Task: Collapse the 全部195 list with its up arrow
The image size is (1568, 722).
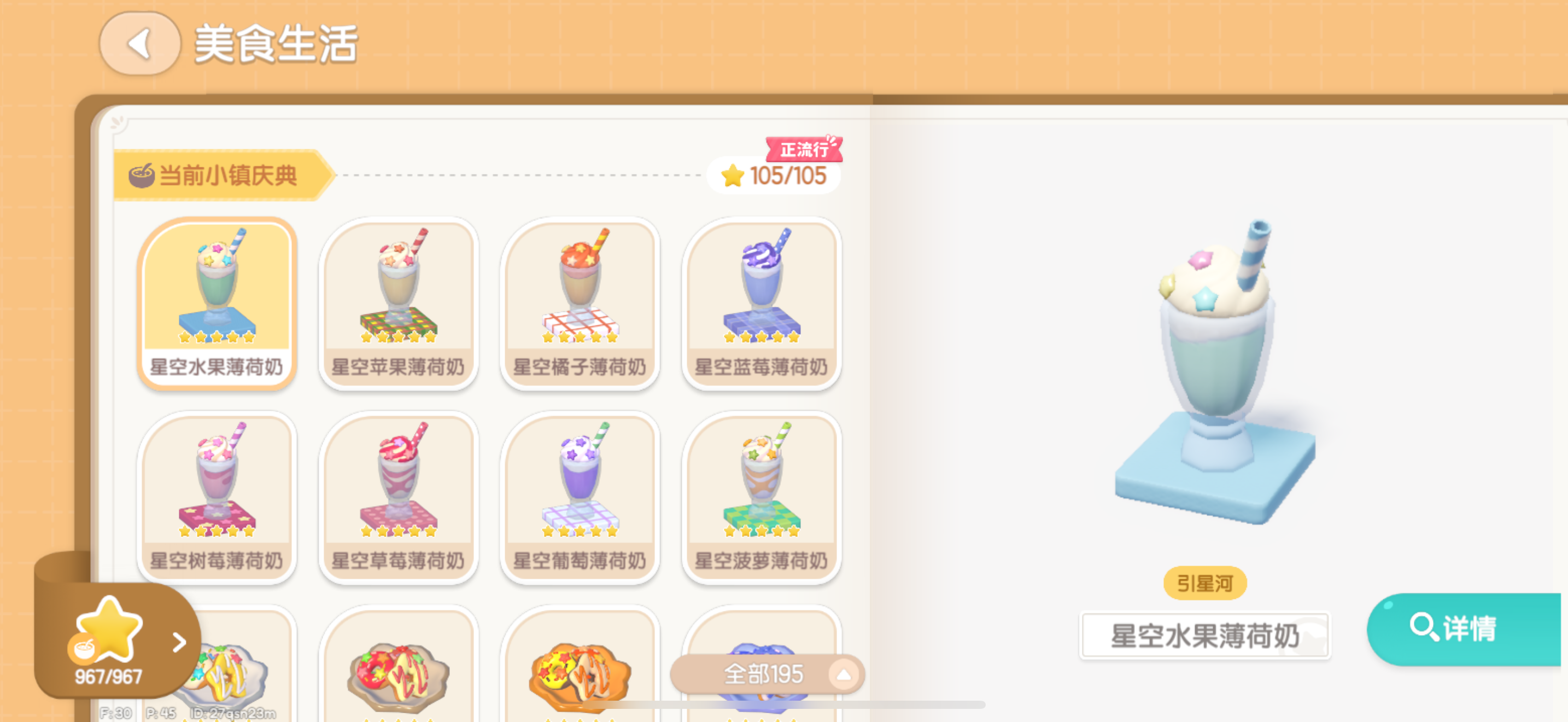Action: tap(843, 673)
